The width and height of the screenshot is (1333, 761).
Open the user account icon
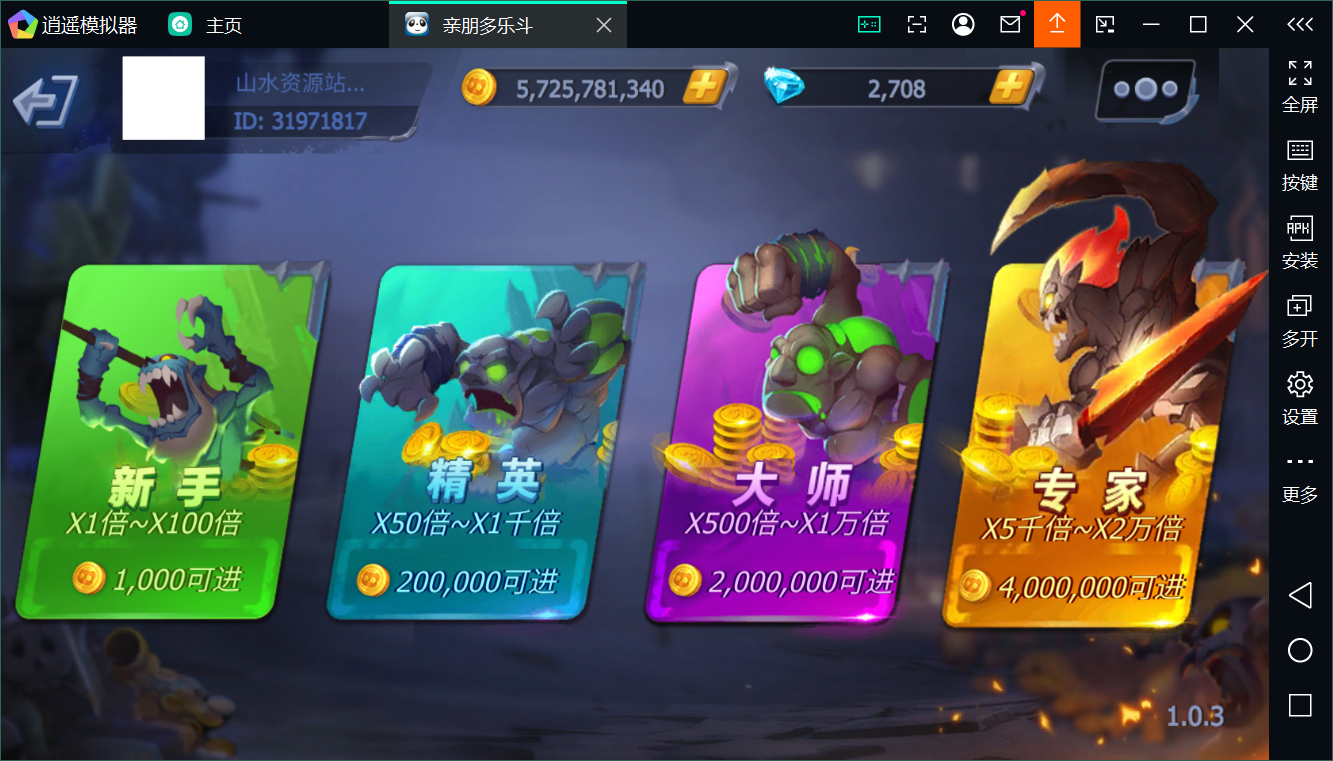tap(962, 23)
